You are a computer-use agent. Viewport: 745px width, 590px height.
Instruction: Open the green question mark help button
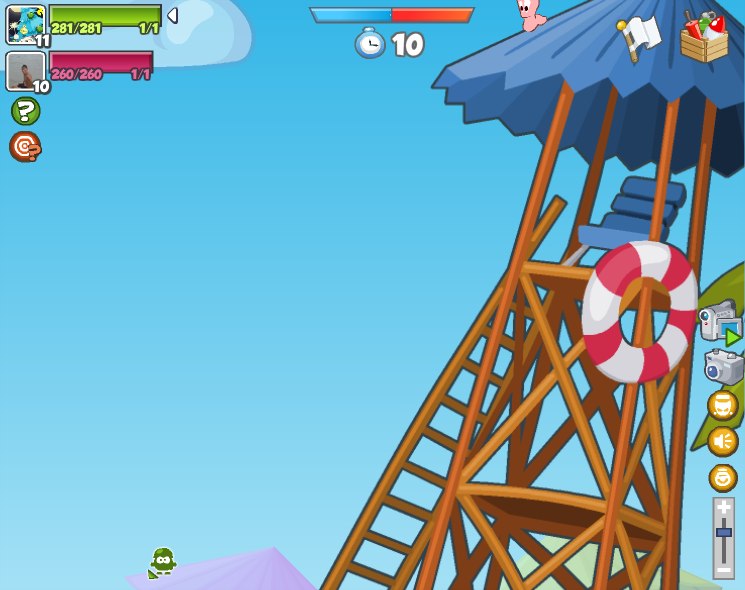[x=25, y=111]
